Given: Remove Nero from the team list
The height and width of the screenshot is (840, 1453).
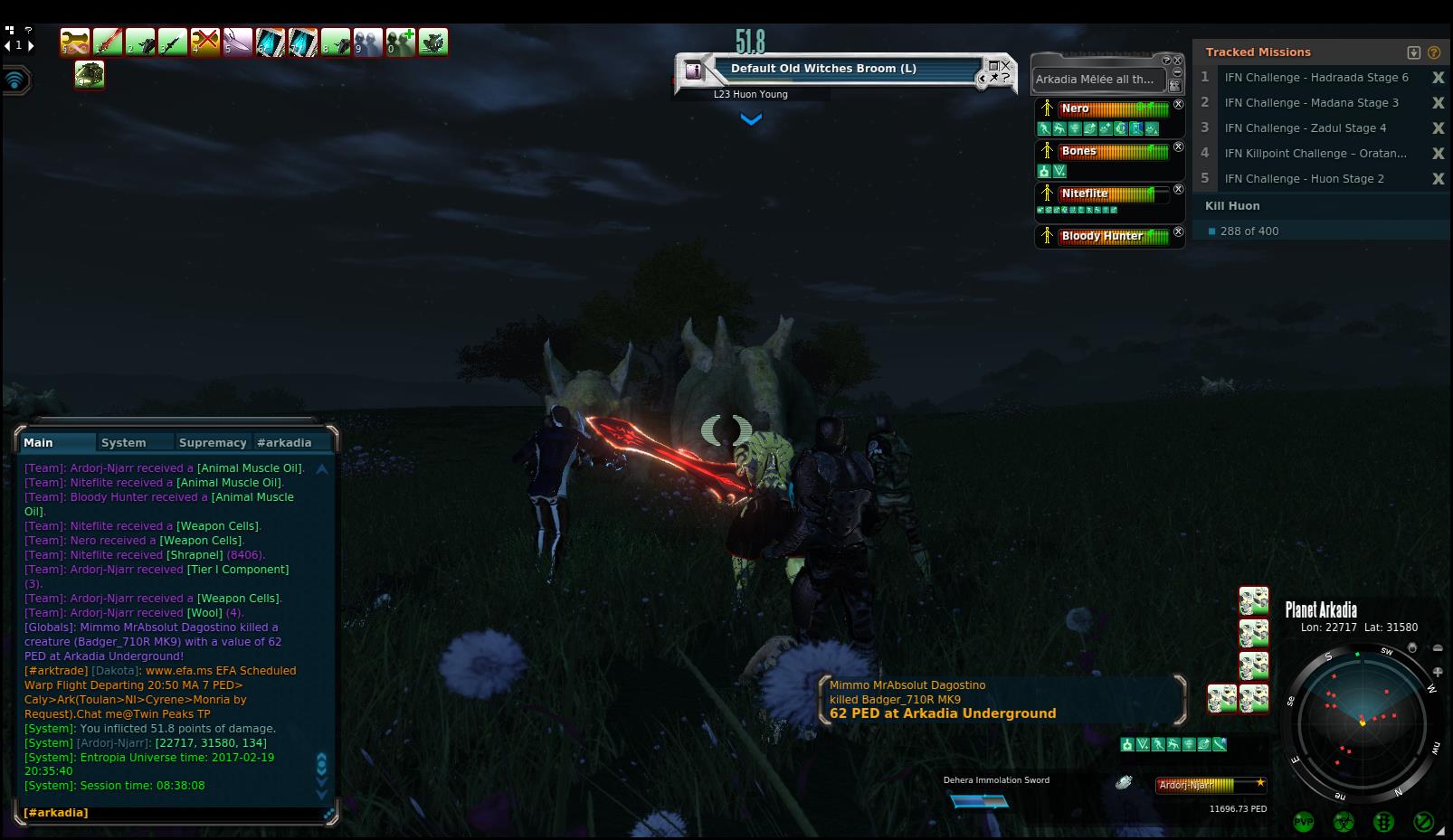Looking at the screenshot, I should [x=1178, y=105].
